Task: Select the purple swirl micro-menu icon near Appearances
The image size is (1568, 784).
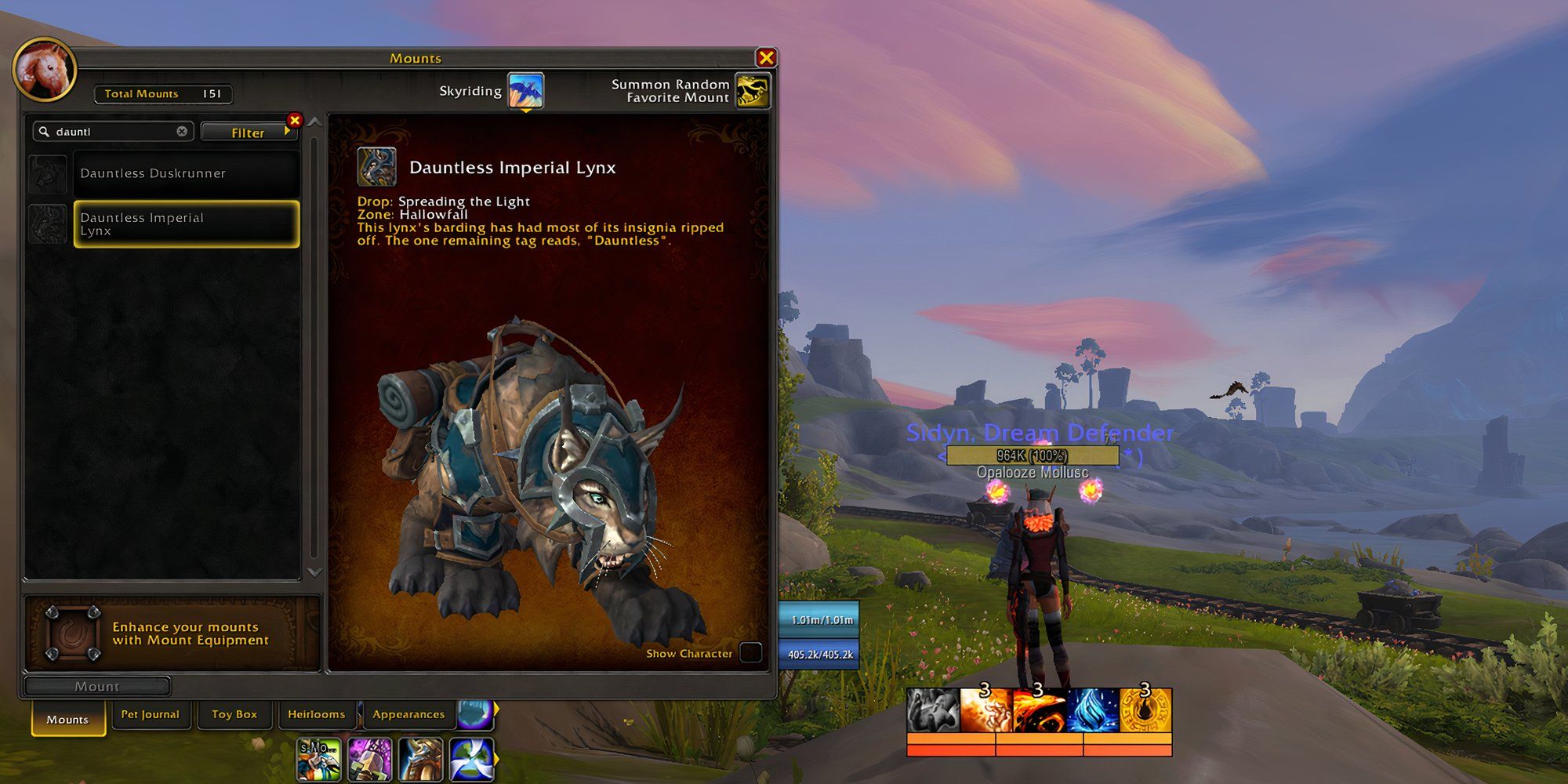Action: [x=477, y=714]
